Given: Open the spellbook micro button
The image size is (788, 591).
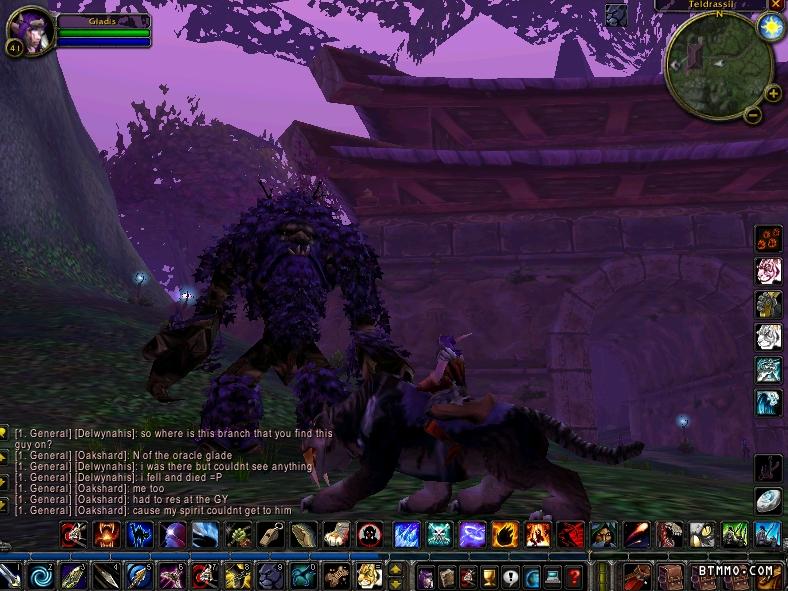Looking at the screenshot, I should (446, 576).
